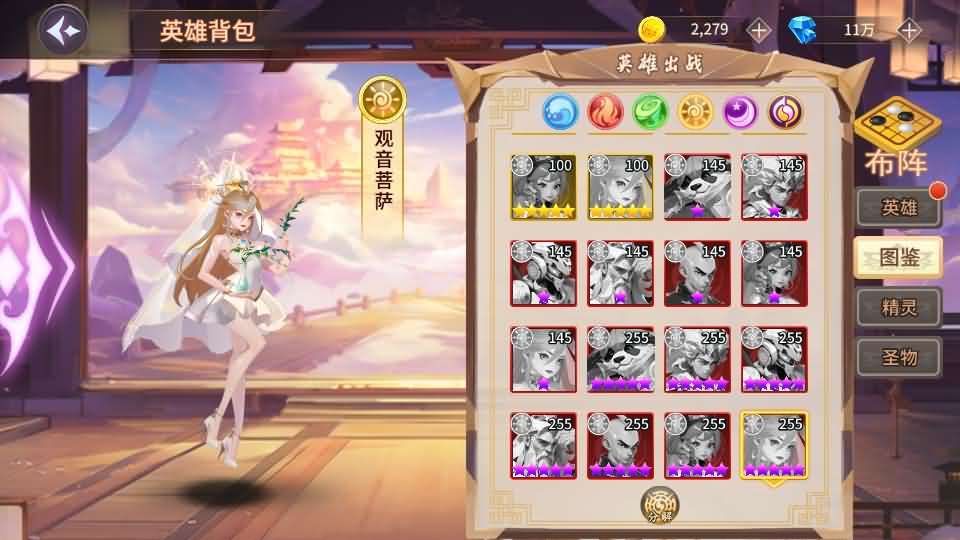This screenshot has width=960, height=540.
Task: Switch to the 图鉴 tab
Action: pyautogui.click(x=898, y=257)
